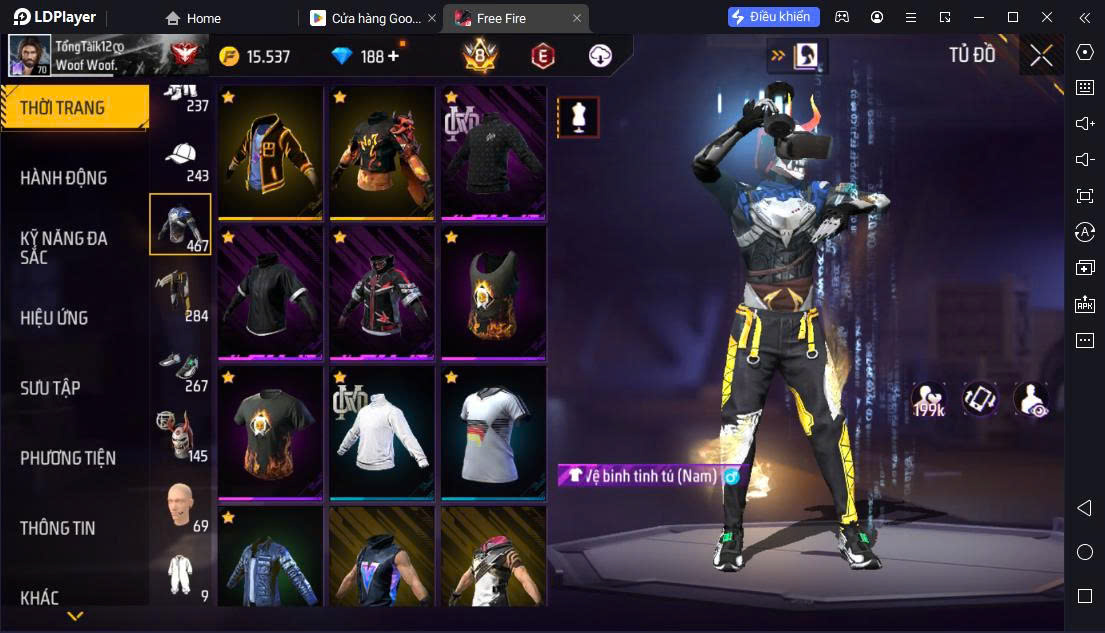
Task: Open the Hiệu Ứng section
Action: 54,318
